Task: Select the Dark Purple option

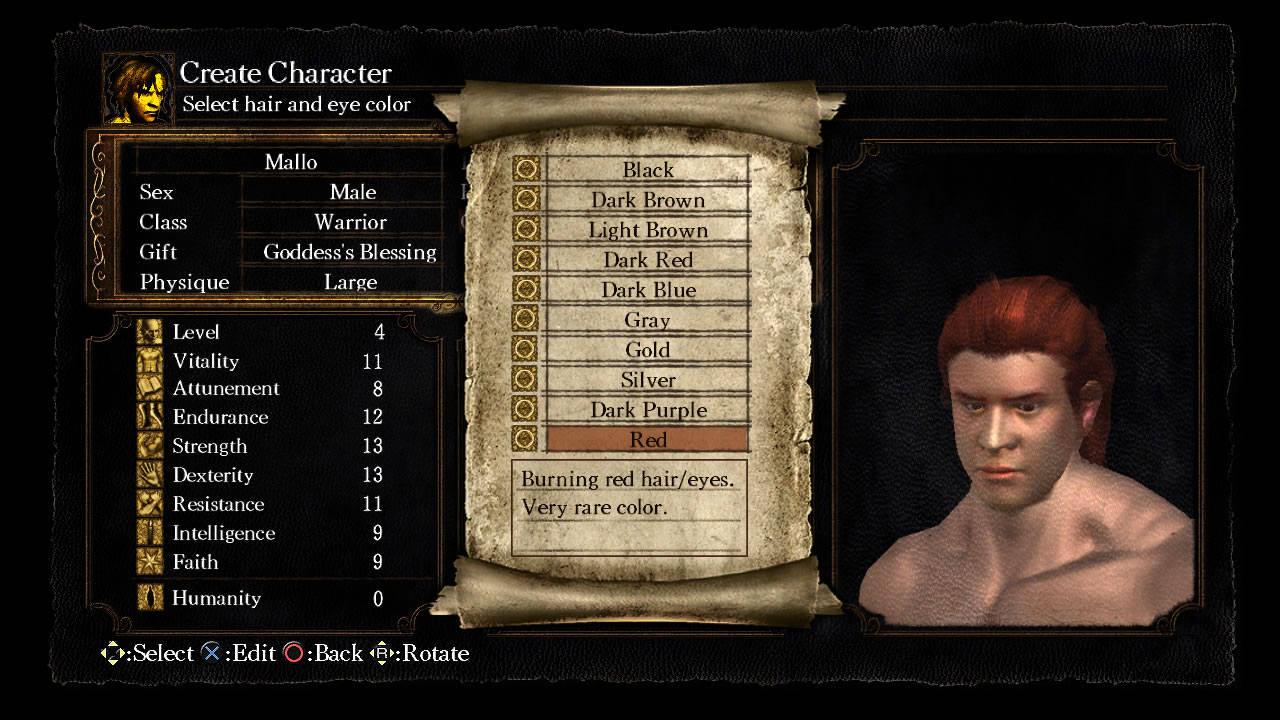Action: [x=647, y=410]
